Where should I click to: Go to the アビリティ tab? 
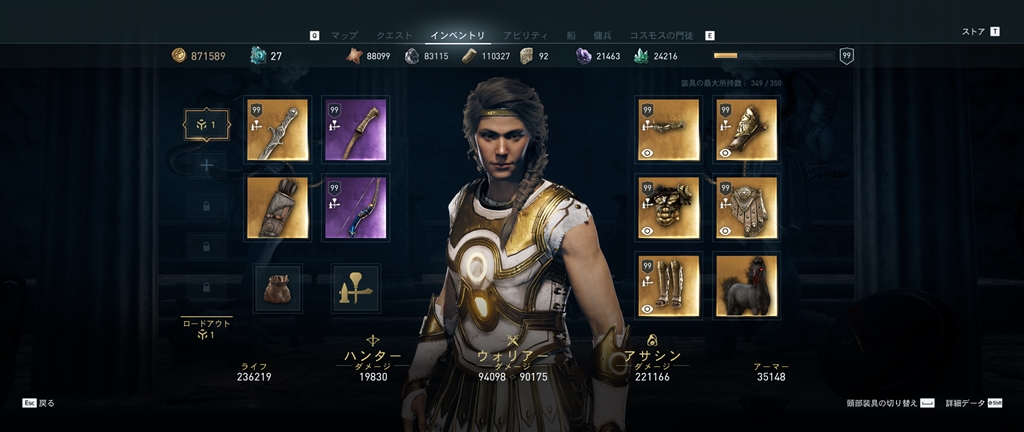(524, 35)
